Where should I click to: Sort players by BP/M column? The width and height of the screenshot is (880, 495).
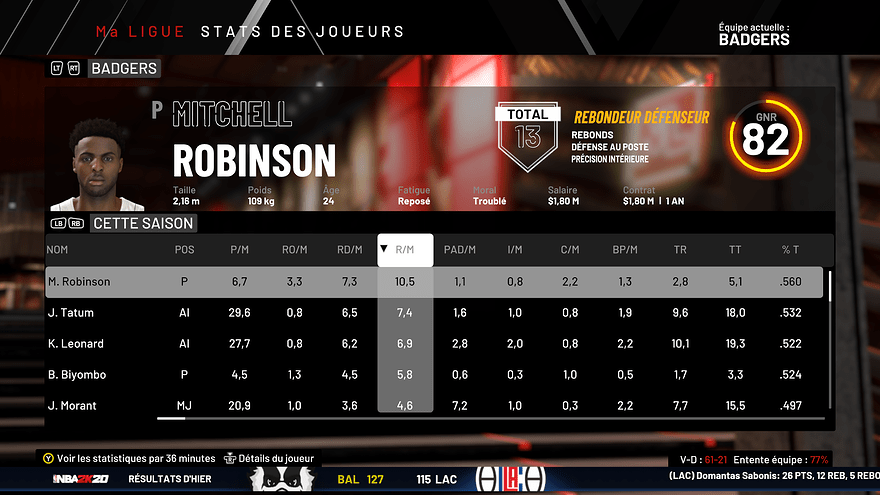pyautogui.click(x=625, y=250)
